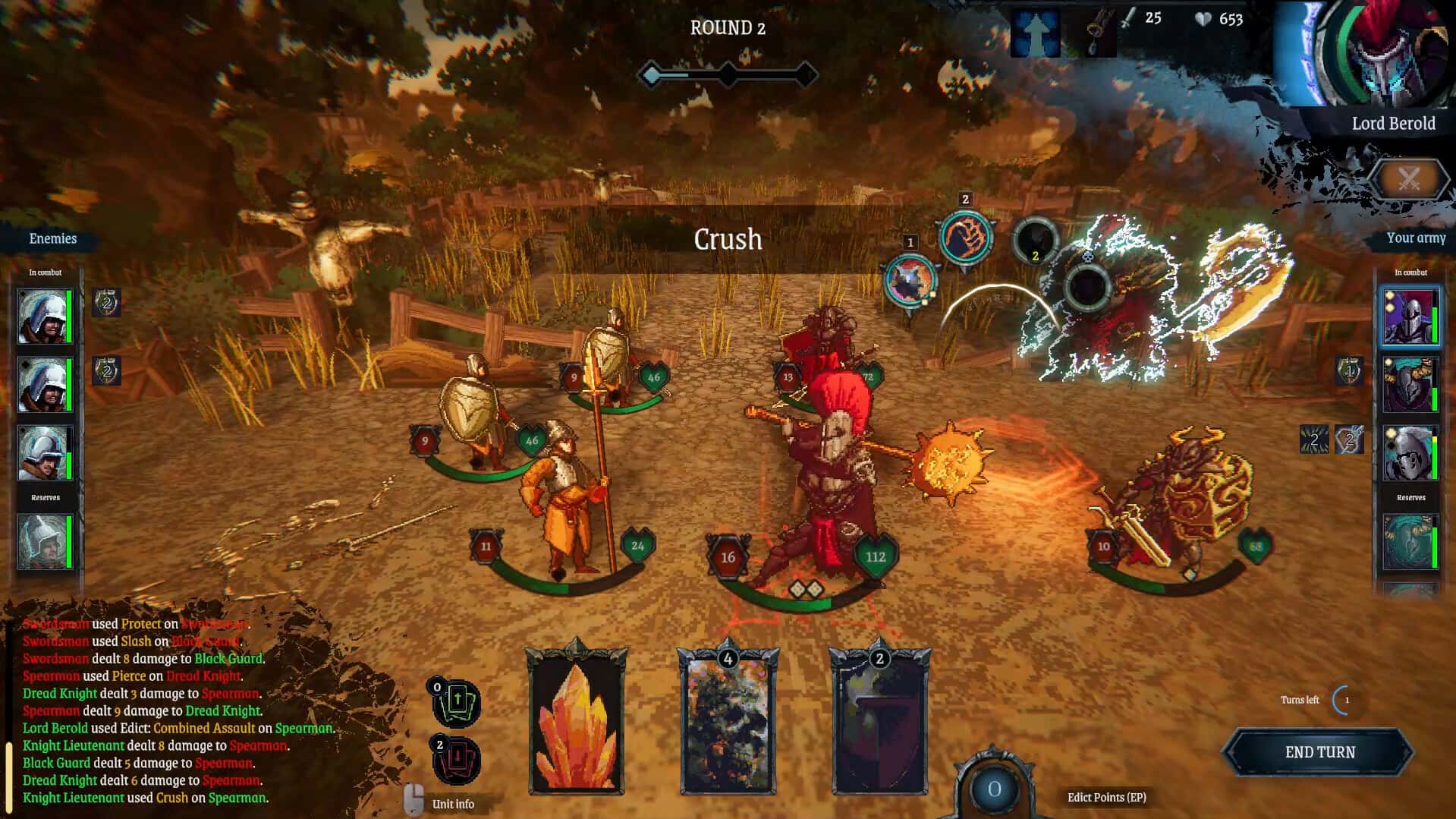Select the reserve Swordsman in the Enemies panel

click(46, 543)
